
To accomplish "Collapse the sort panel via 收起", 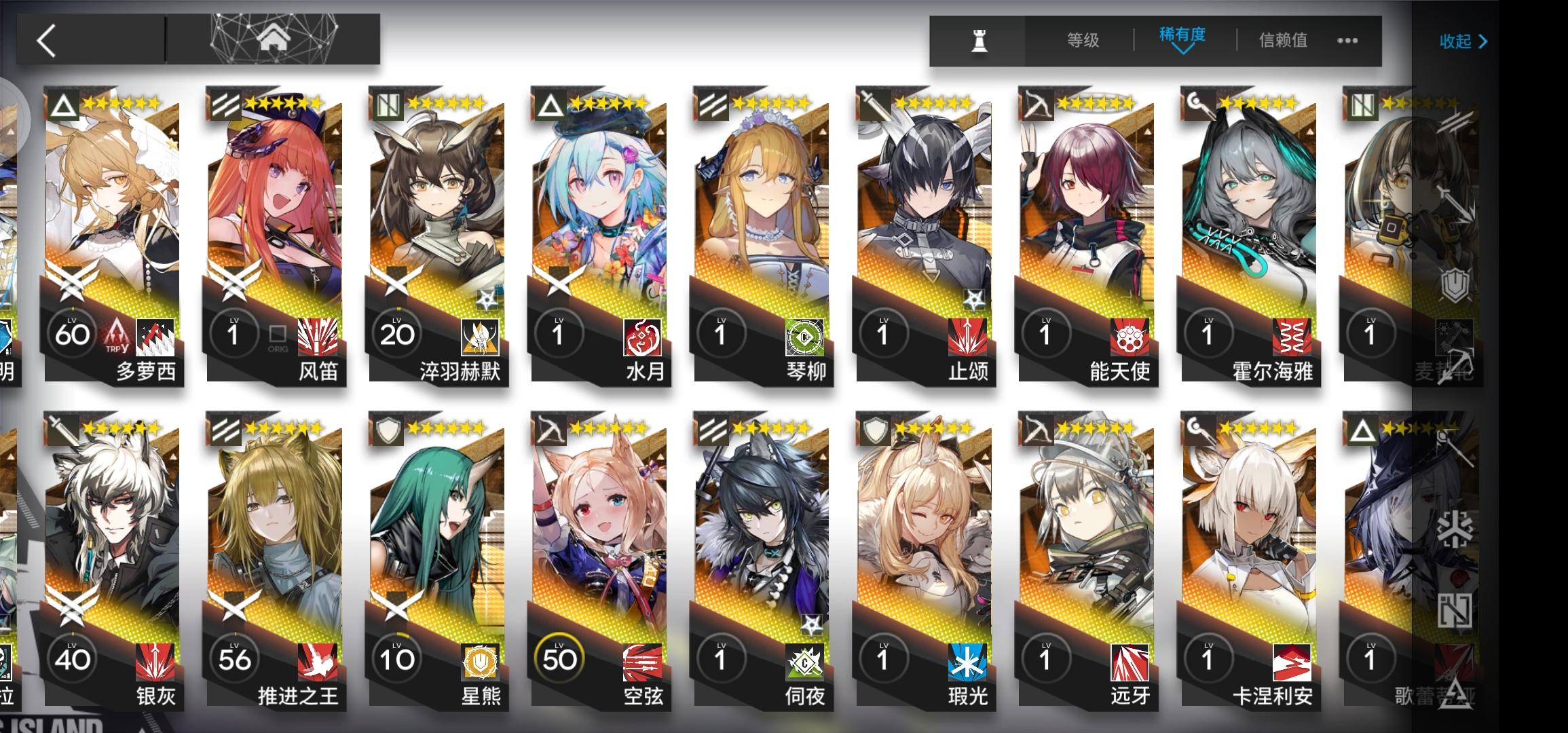I will tap(1457, 42).
